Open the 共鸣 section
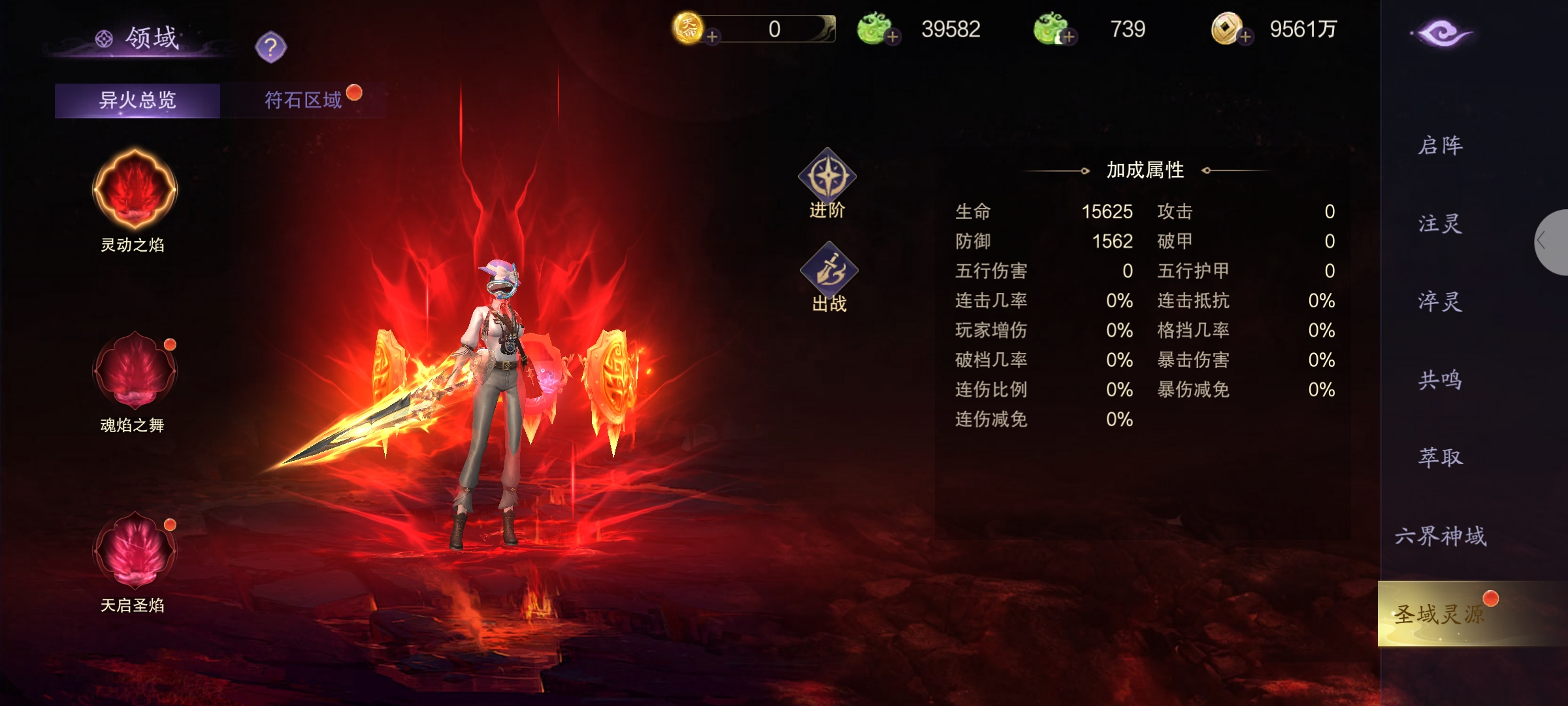This screenshot has height=706, width=1568. [x=1440, y=380]
